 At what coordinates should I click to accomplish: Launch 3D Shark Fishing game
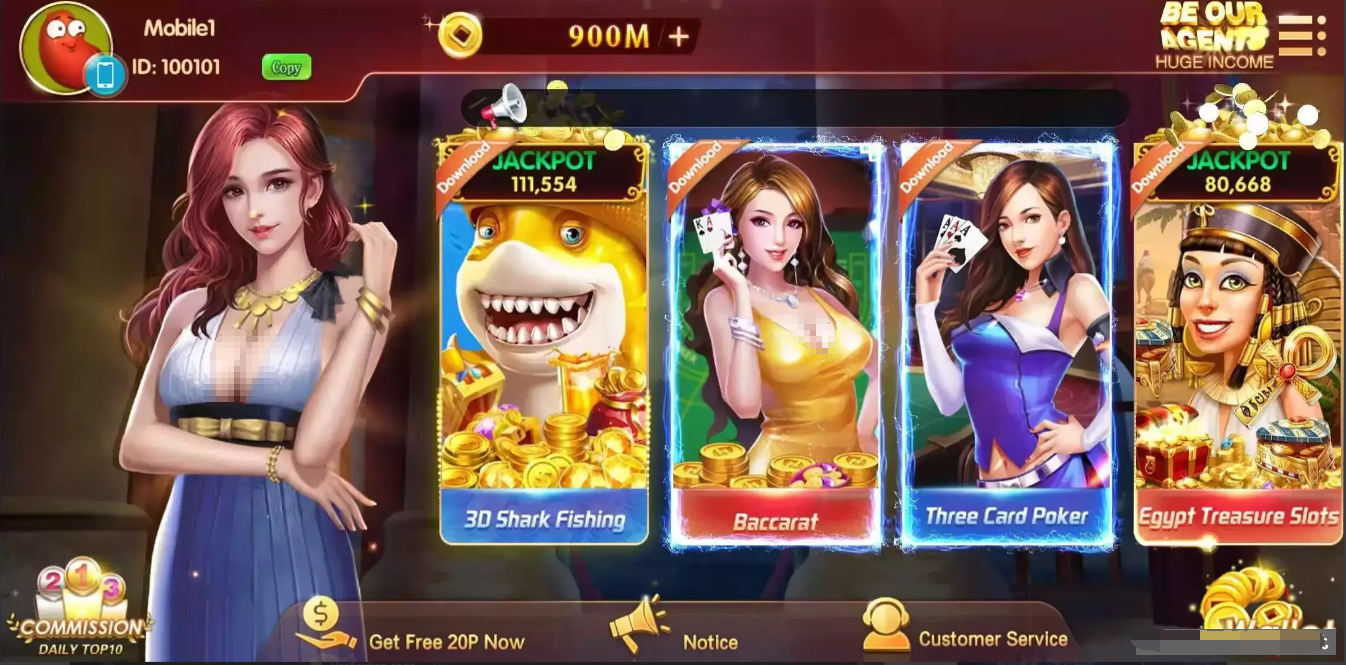(x=544, y=340)
